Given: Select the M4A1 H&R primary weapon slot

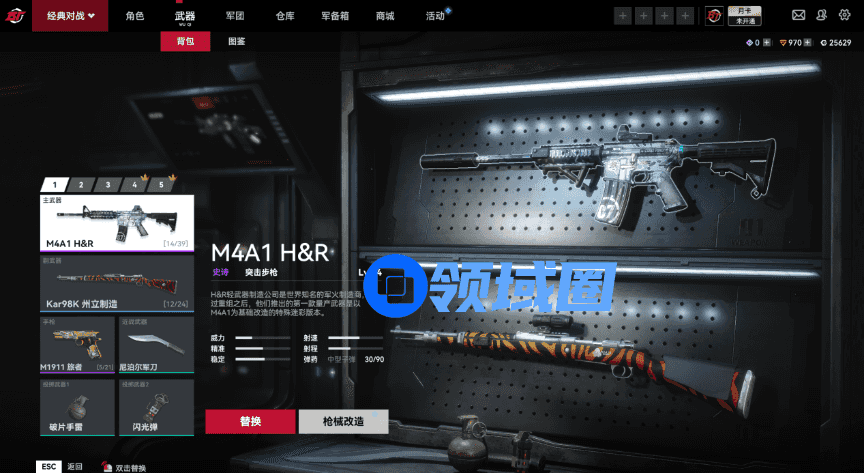Looking at the screenshot, I should [117, 223].
